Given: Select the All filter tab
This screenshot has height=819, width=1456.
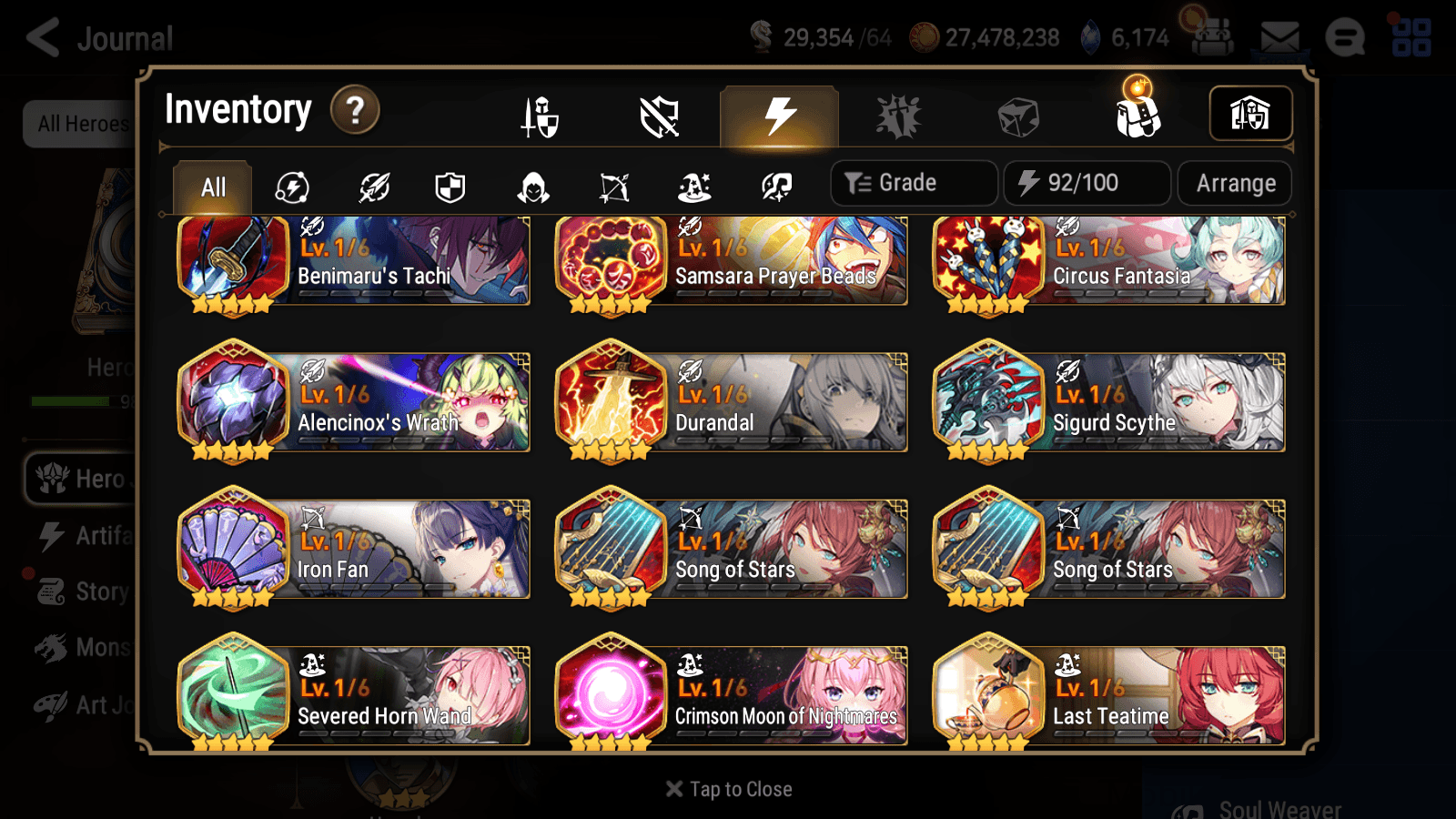Looking at the screenshot, I should 211,187.
